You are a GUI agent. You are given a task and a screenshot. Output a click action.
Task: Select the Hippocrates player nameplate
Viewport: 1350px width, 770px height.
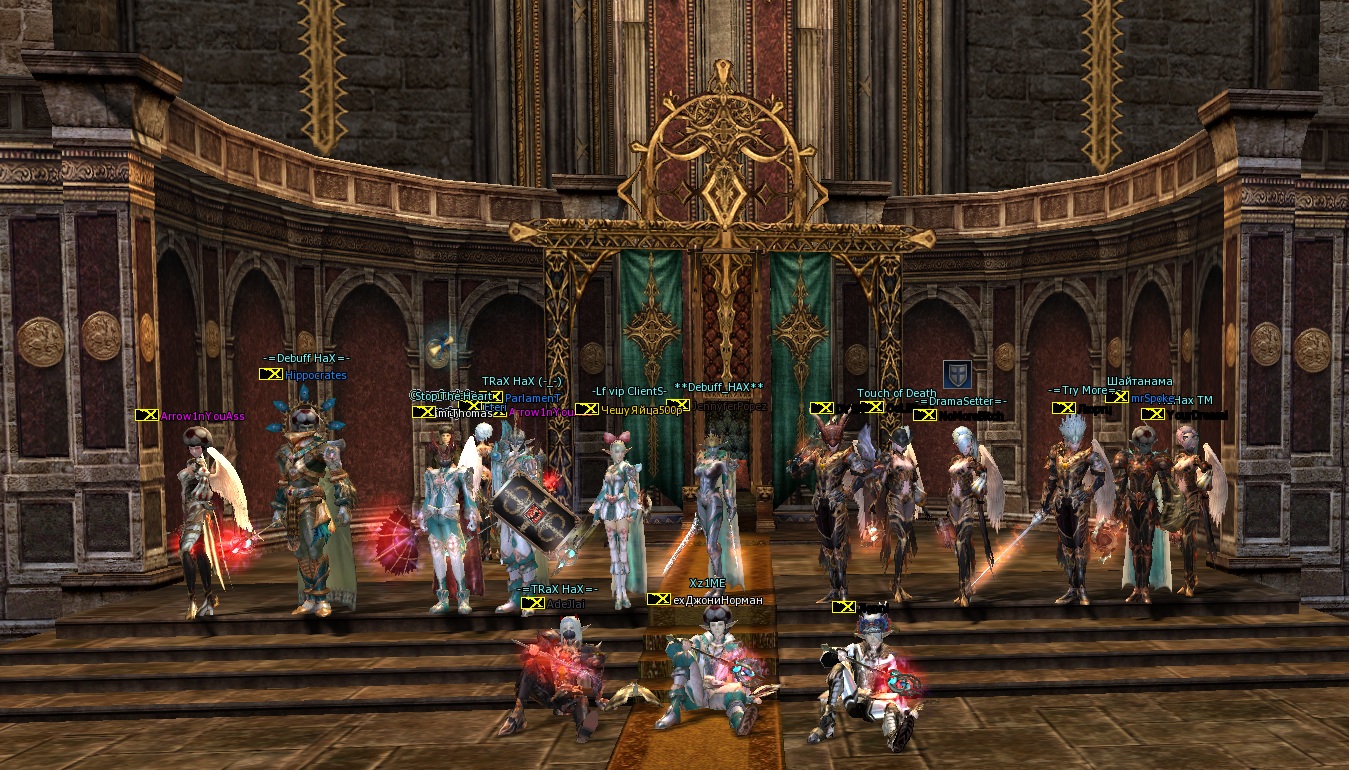coord(315,375)
